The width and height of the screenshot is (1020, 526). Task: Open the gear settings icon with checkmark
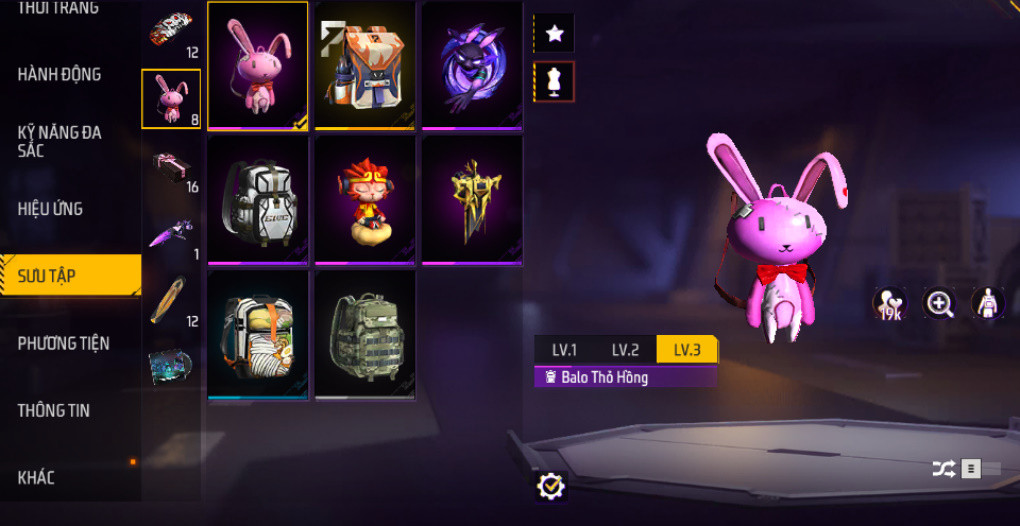coord(550,486)
